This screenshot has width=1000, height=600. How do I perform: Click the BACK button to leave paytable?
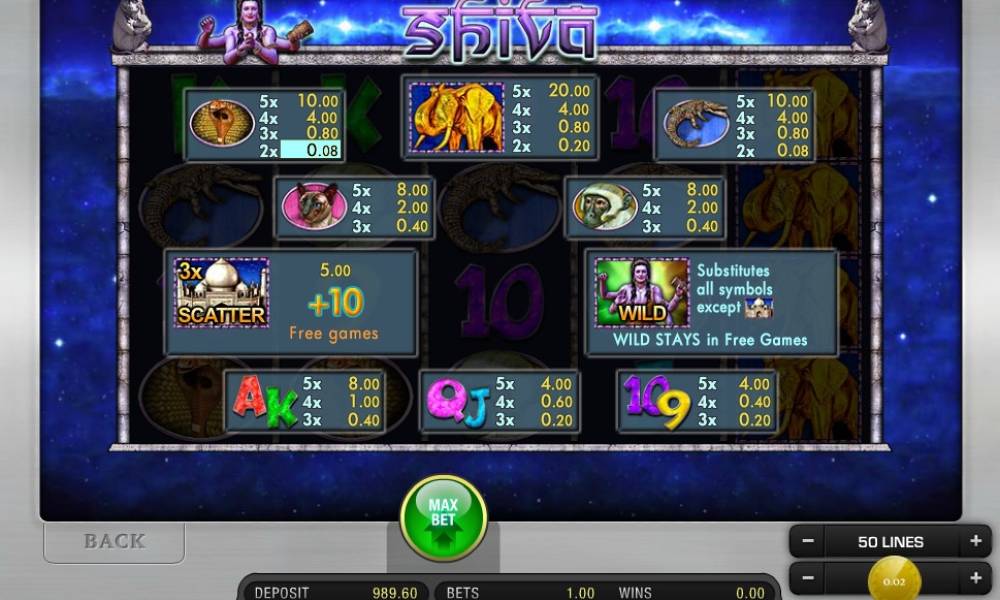coord(114,541)
